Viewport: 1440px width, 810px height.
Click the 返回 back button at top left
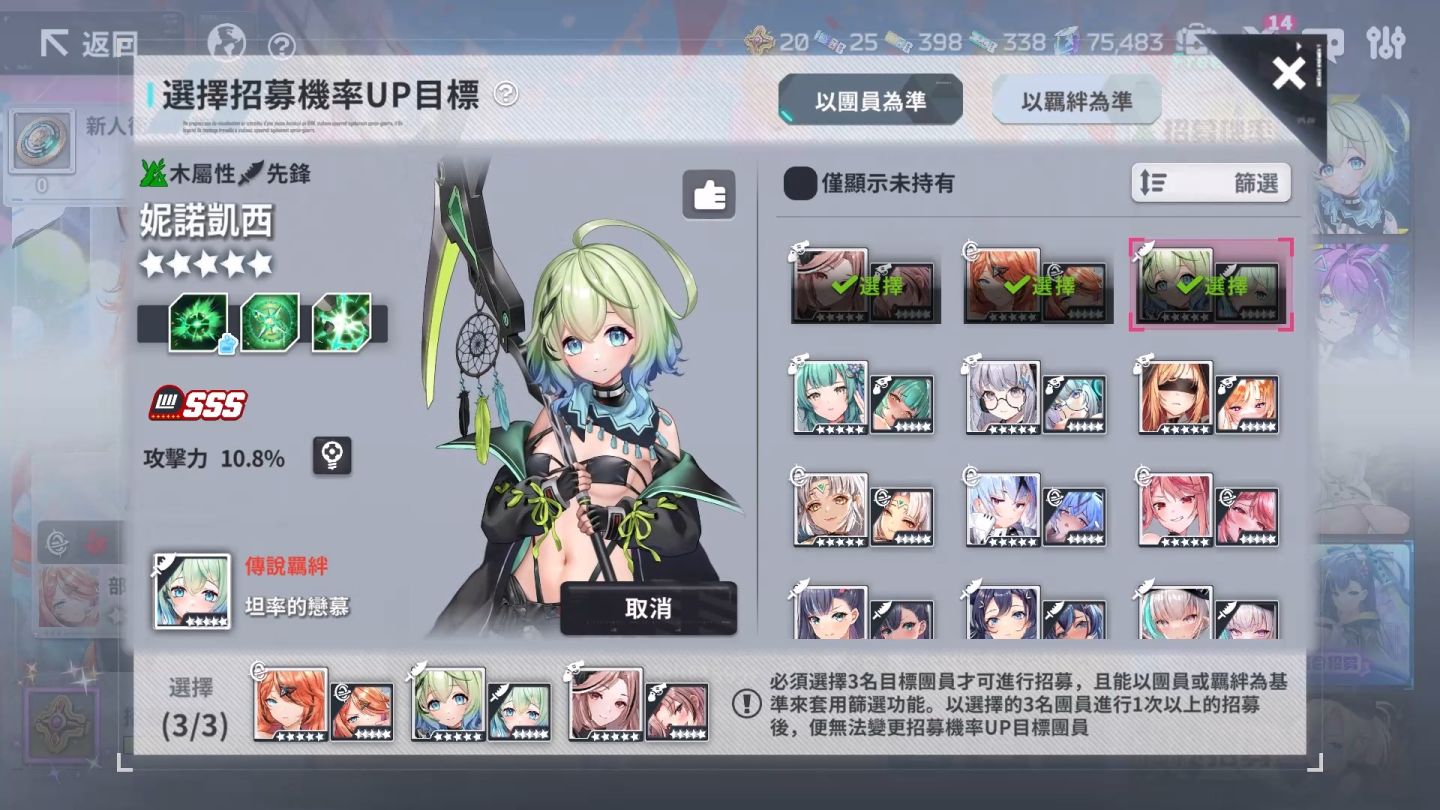(86, 44)
